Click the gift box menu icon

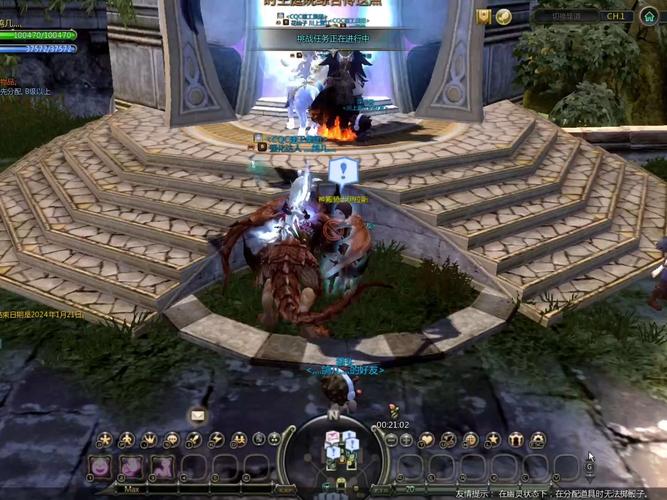click(x=516, y=440)
